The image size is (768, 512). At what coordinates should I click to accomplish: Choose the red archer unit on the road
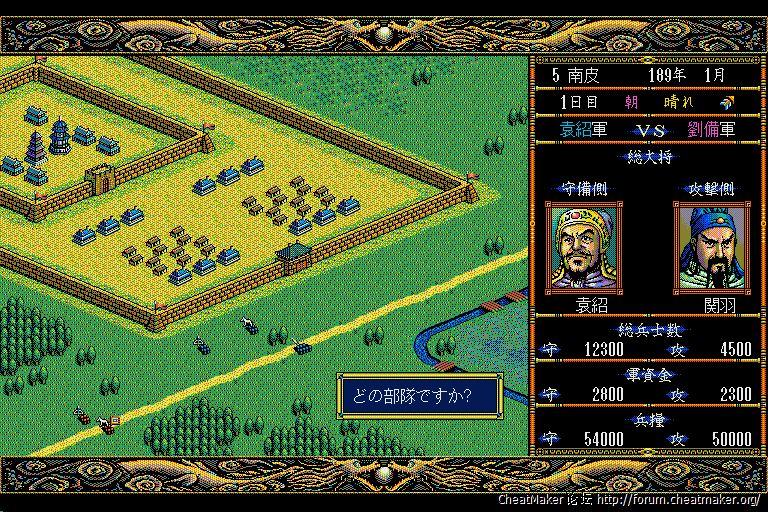coord(84,416)
